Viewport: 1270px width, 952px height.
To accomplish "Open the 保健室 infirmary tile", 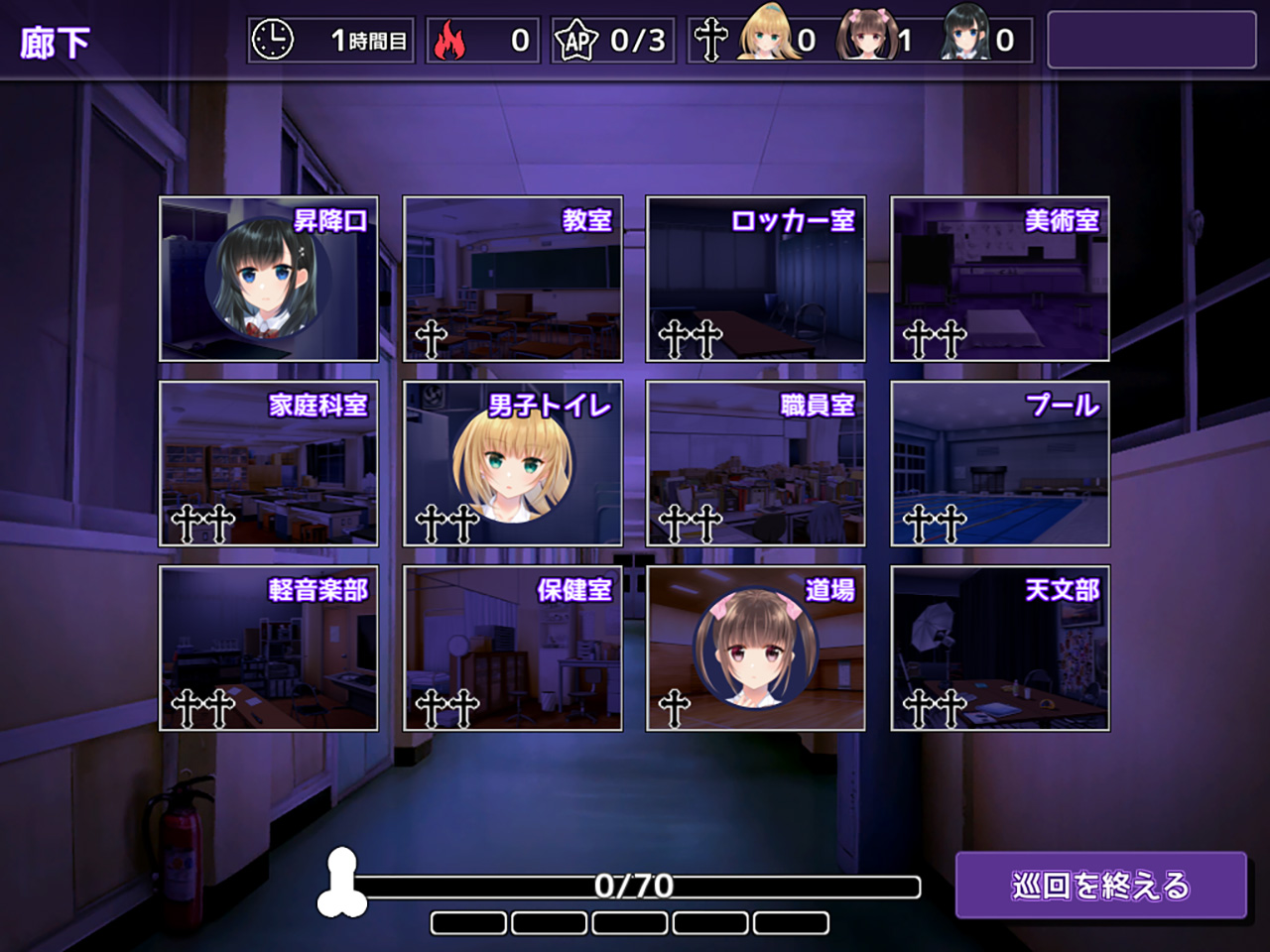I will tap(513, 649).
